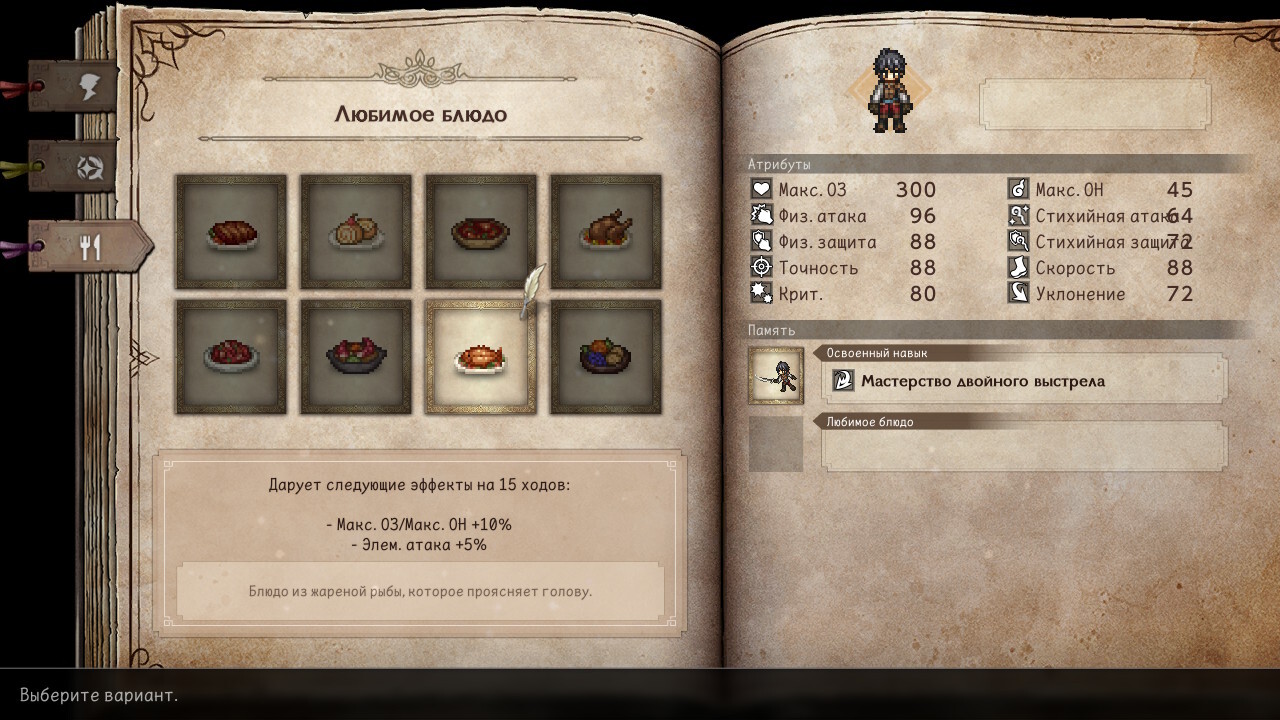Pick the bread rolls dish

click(356, 232)
